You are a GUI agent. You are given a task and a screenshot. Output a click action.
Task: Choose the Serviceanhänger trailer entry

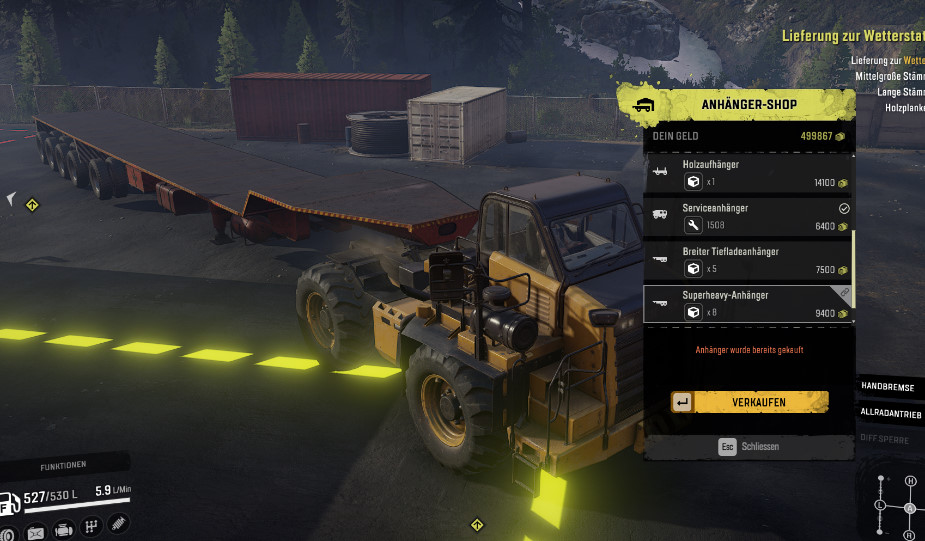coord(749,216)
